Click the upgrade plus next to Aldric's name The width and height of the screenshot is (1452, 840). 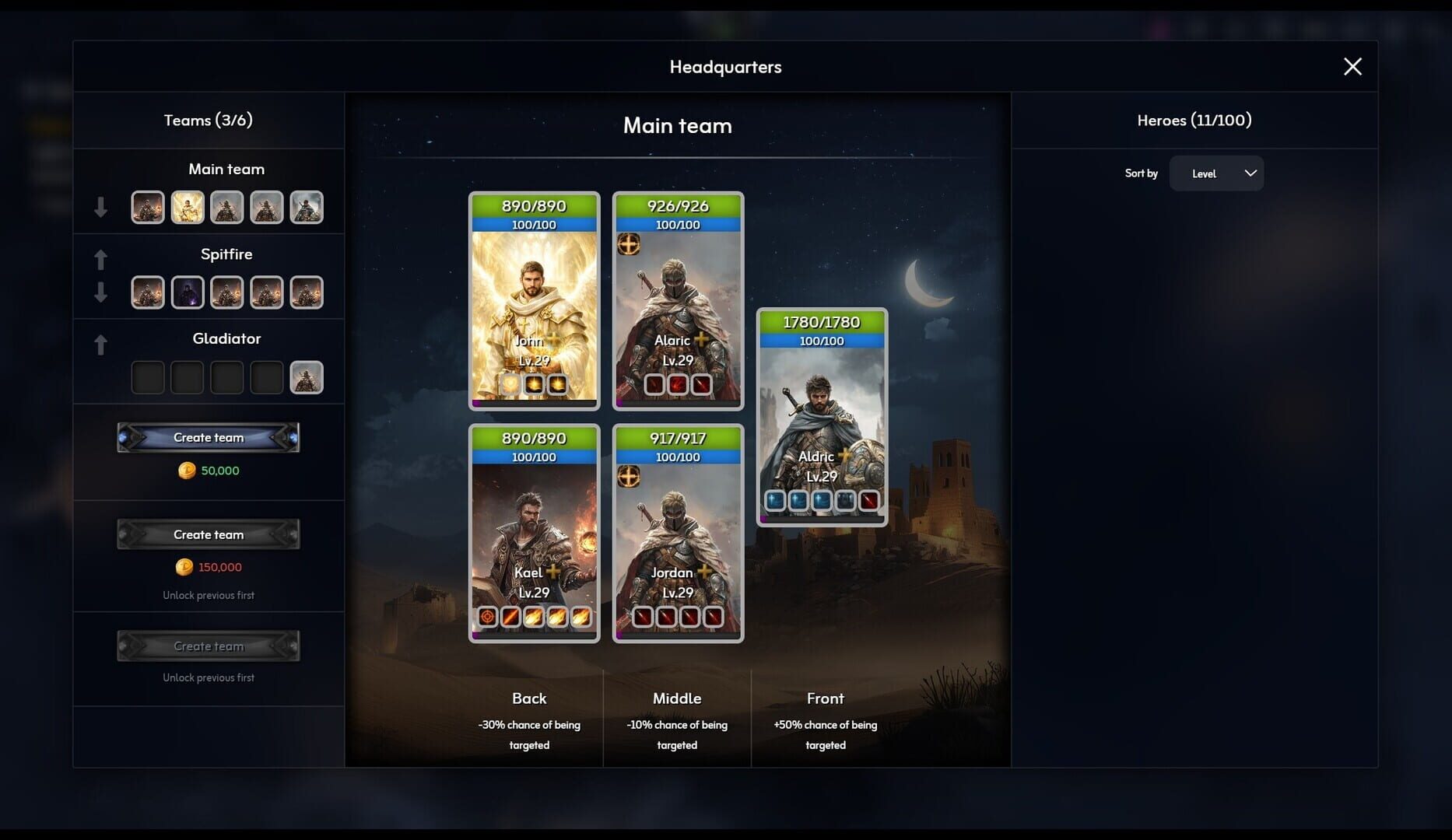click(843, 457)
